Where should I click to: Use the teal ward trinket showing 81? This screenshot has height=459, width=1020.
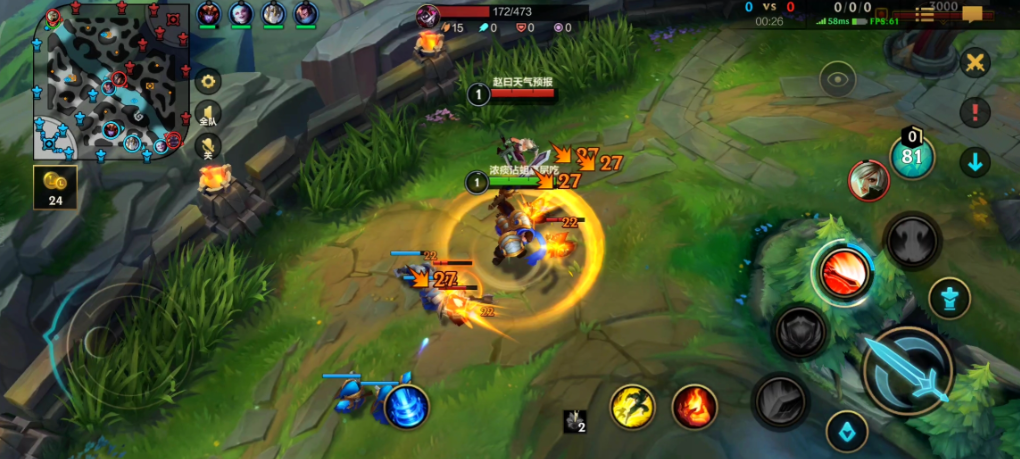tap(912, 156)
